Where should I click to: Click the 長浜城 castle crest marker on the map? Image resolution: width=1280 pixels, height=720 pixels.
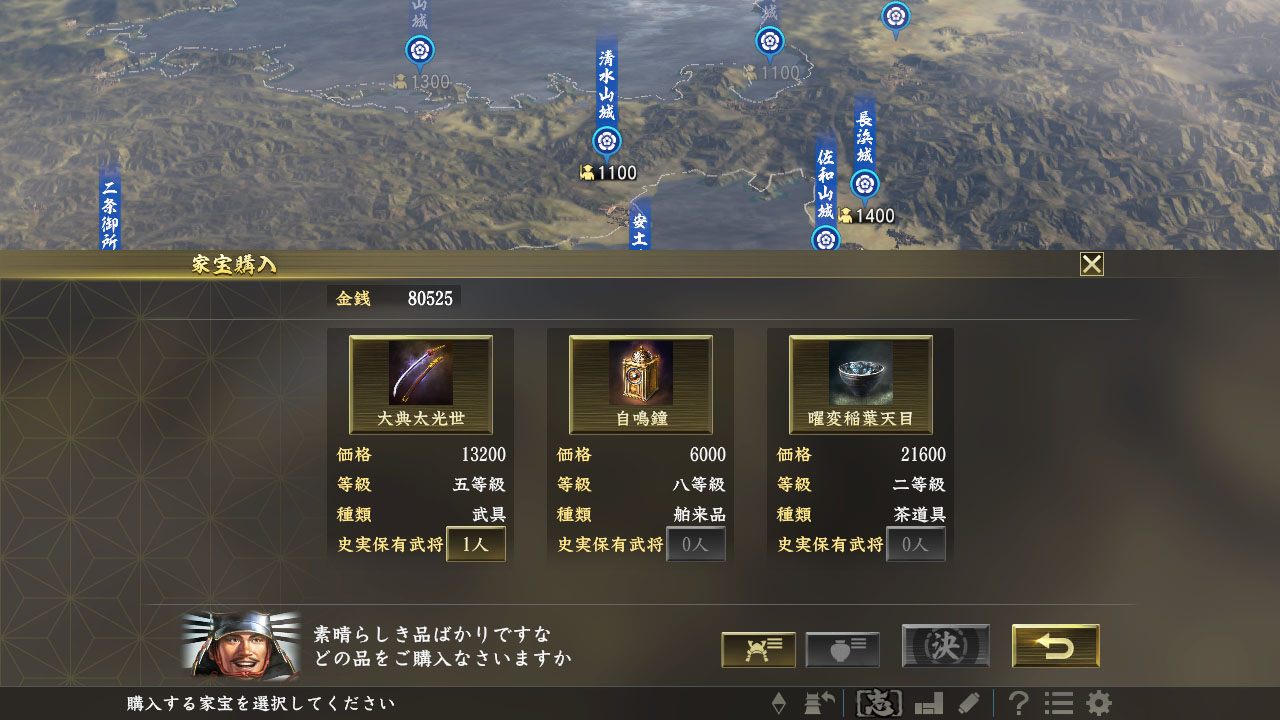[x=864, y=184]
